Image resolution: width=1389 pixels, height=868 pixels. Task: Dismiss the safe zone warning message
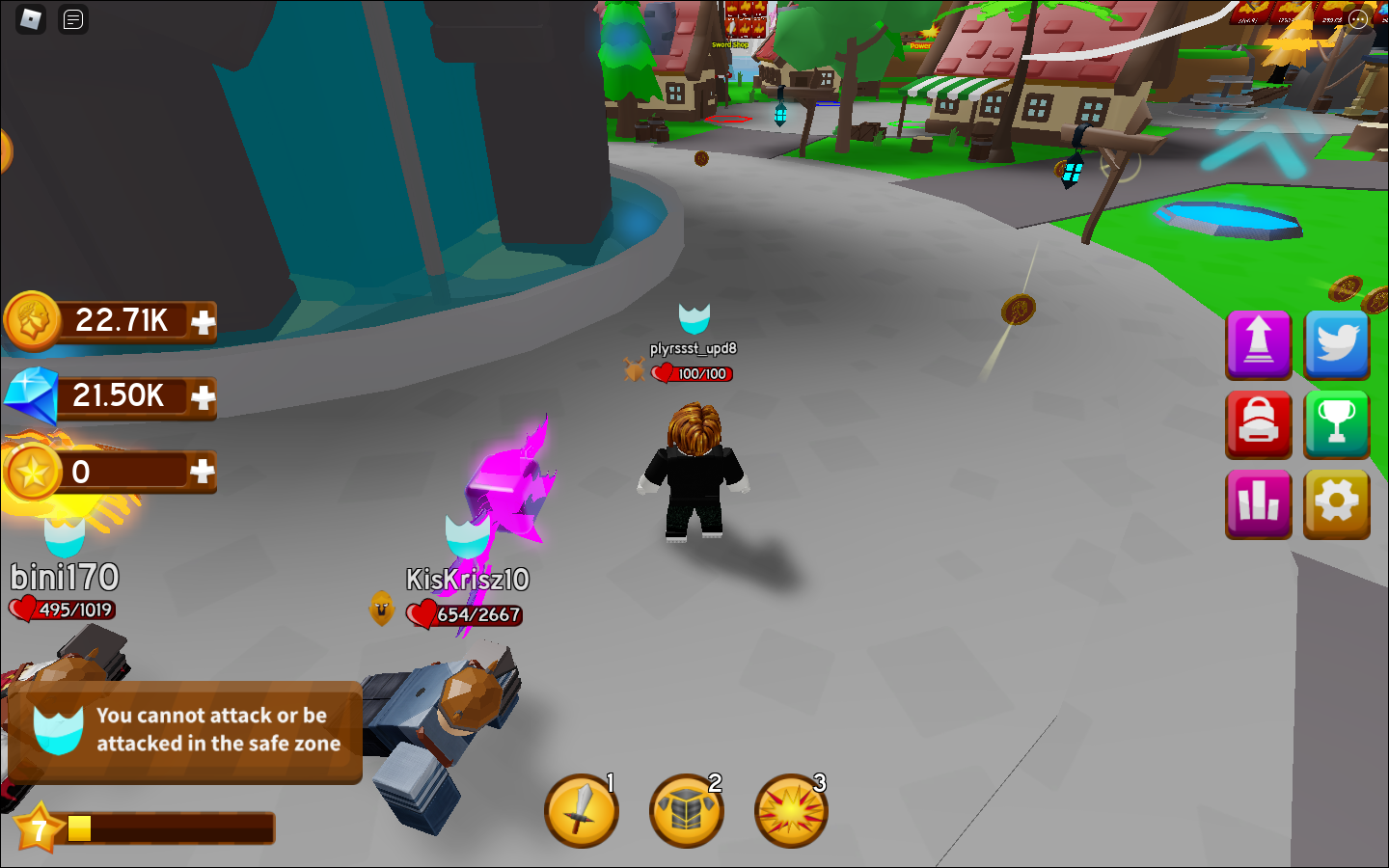coord(185,734)
